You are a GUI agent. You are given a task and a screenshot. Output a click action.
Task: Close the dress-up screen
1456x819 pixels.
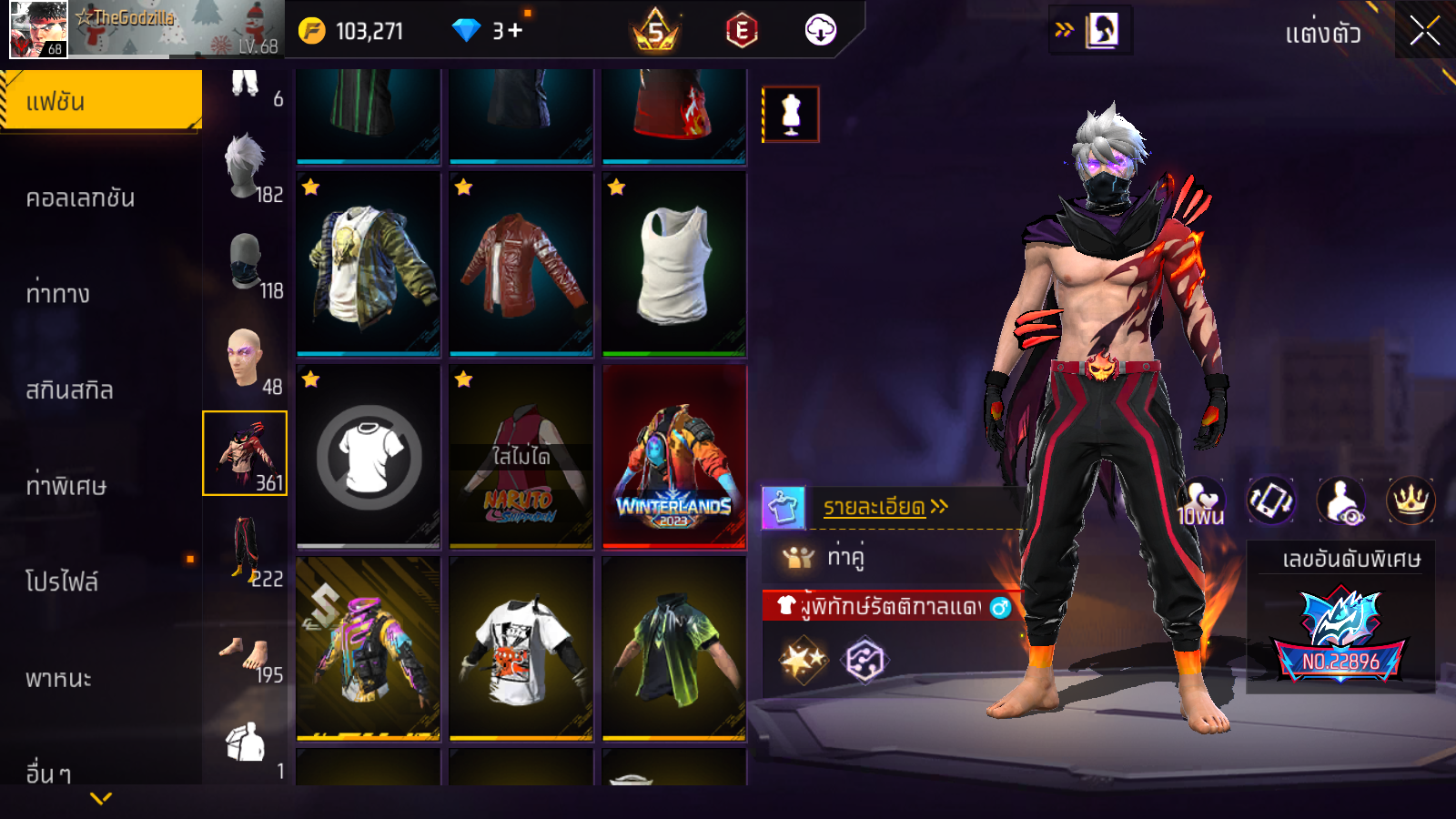pos(1424,31)
